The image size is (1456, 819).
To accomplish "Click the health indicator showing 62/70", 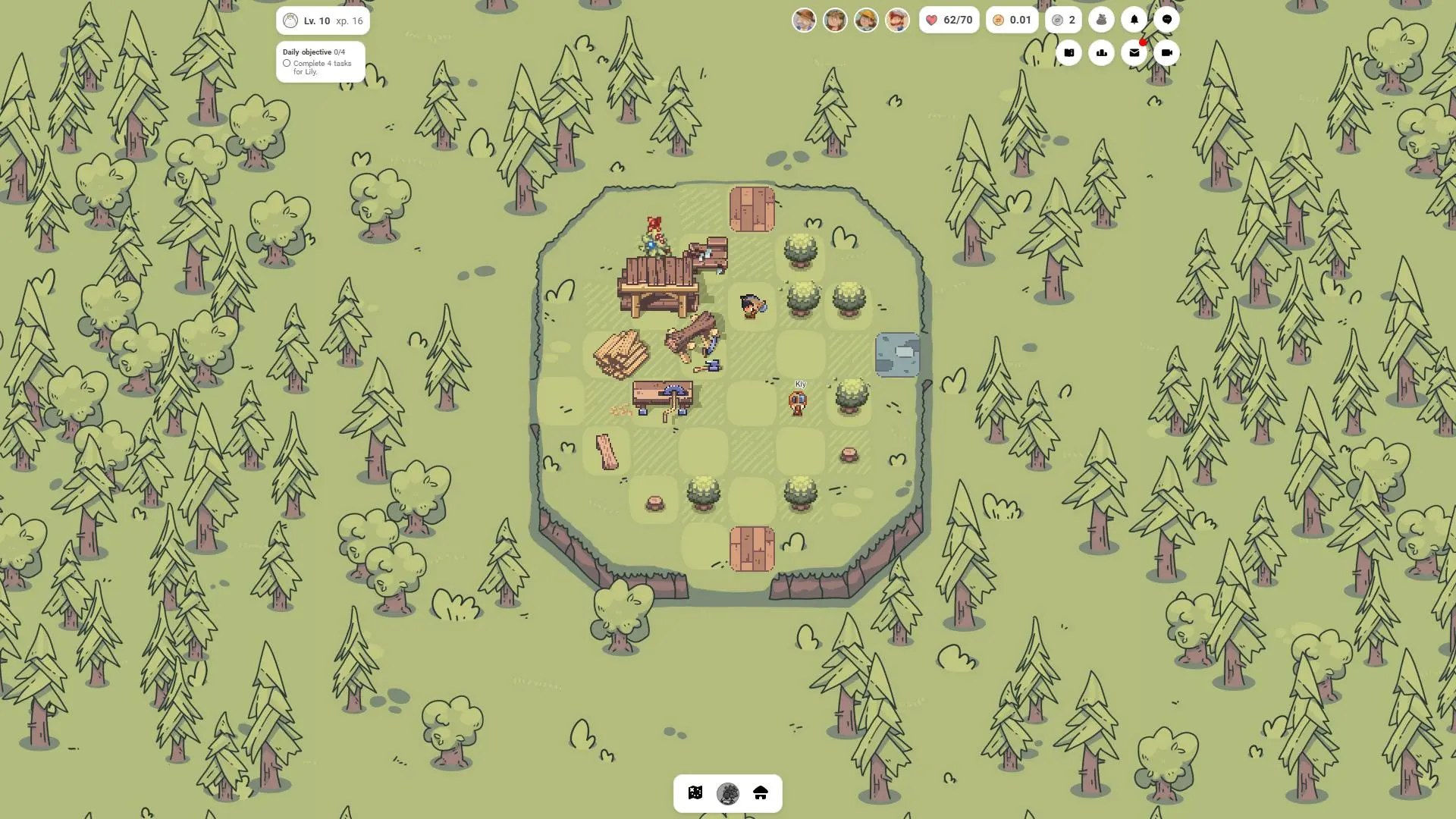I will [949, 20].
